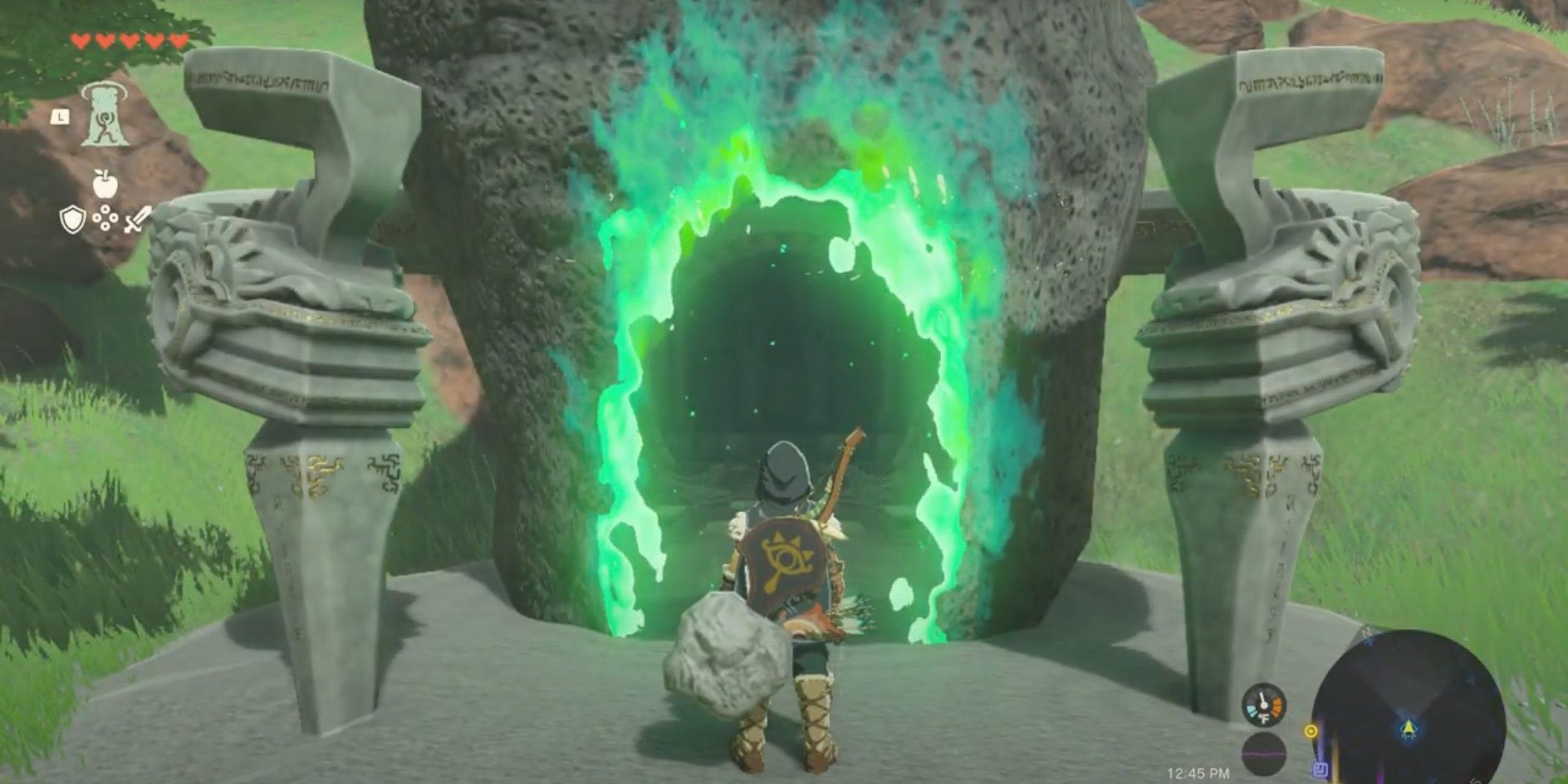Click the orange hot segment of the temperature dial
The height and width of the screenshot is (784, 1568).
pos(1276,707)
